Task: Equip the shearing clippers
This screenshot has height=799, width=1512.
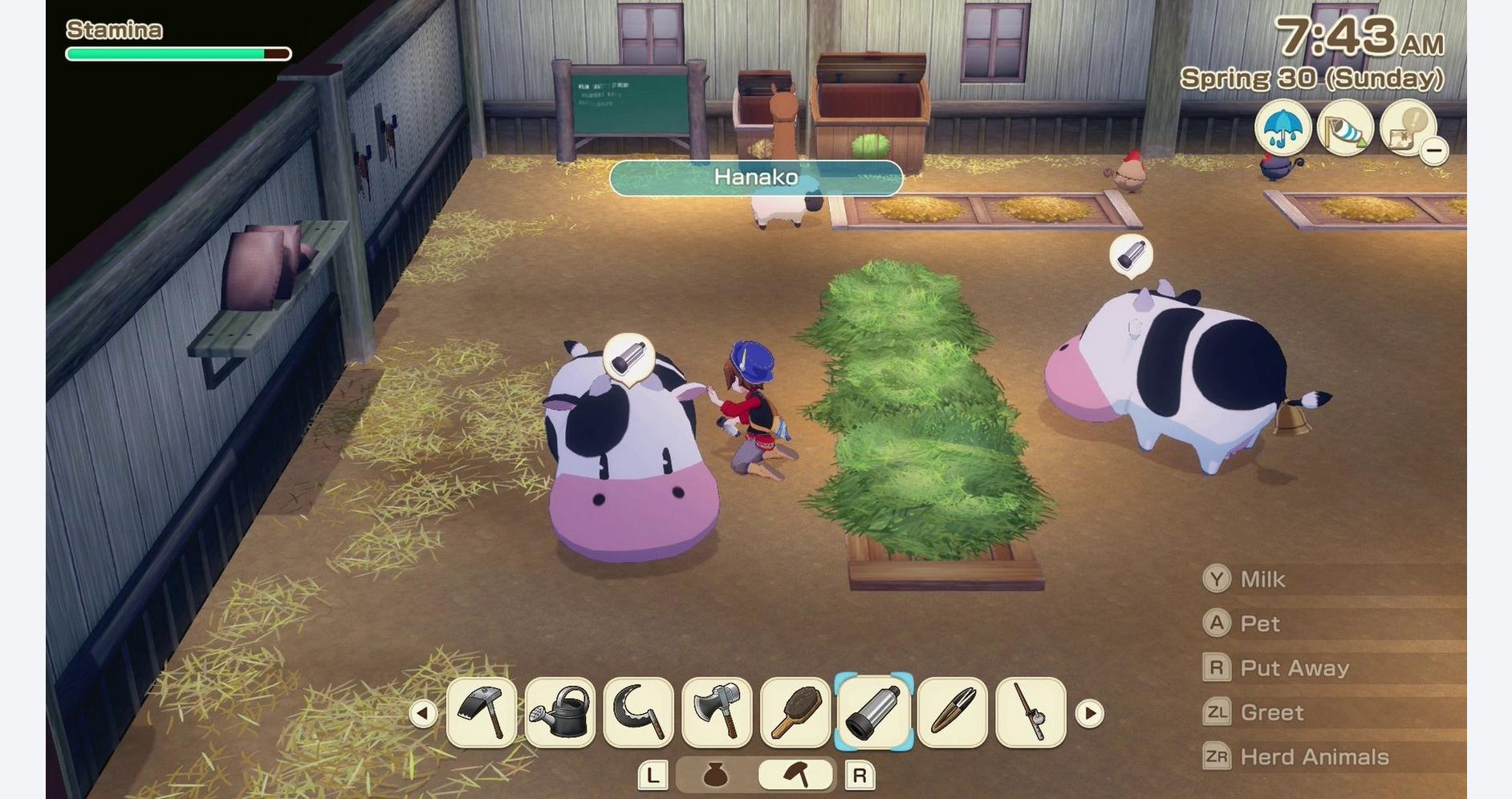Action: 953,712
